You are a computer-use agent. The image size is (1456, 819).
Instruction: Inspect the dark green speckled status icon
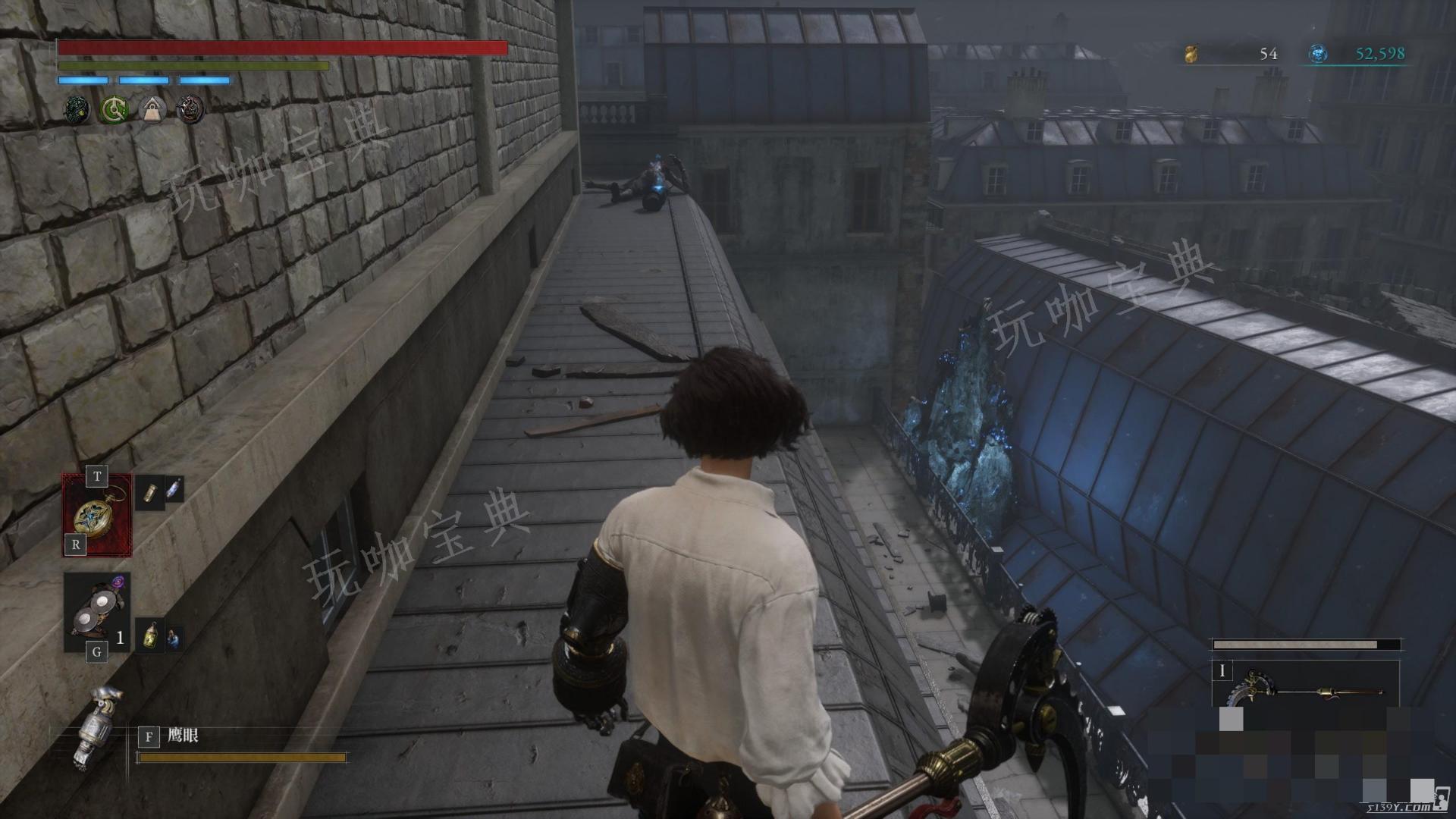click(76, 111)
